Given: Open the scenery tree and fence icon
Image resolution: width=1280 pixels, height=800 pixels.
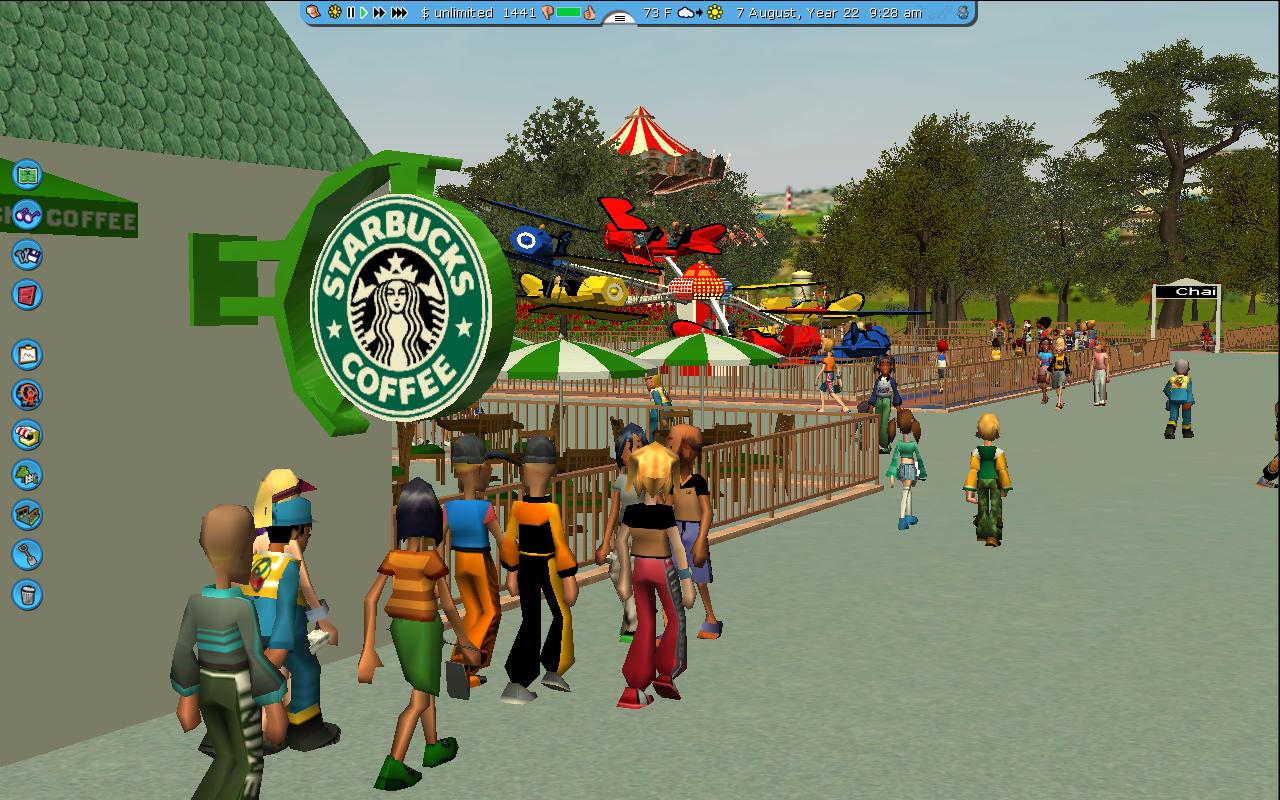Looking at the screenshot, I should 27,474.
